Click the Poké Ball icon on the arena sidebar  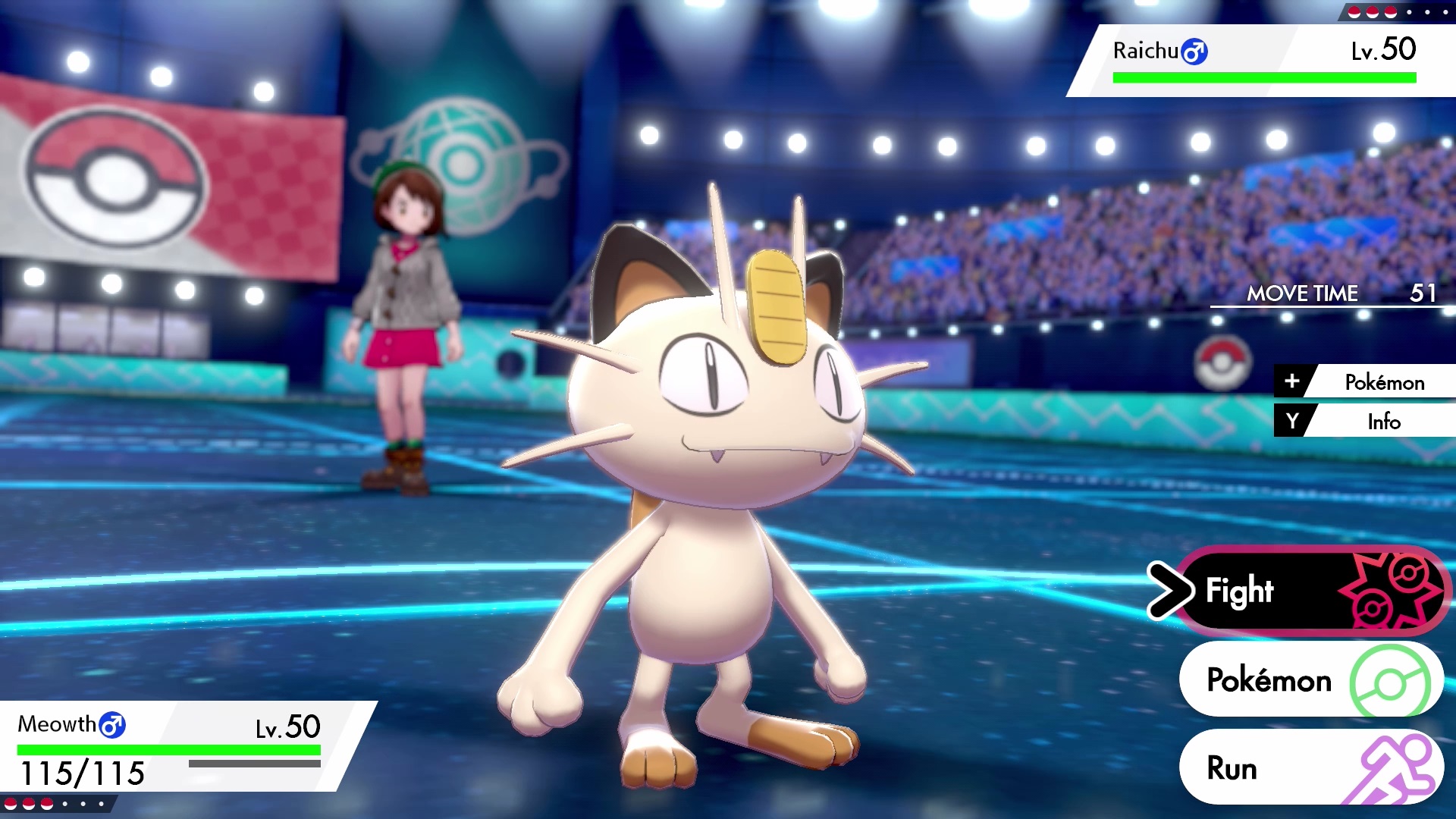(1223, 363)
